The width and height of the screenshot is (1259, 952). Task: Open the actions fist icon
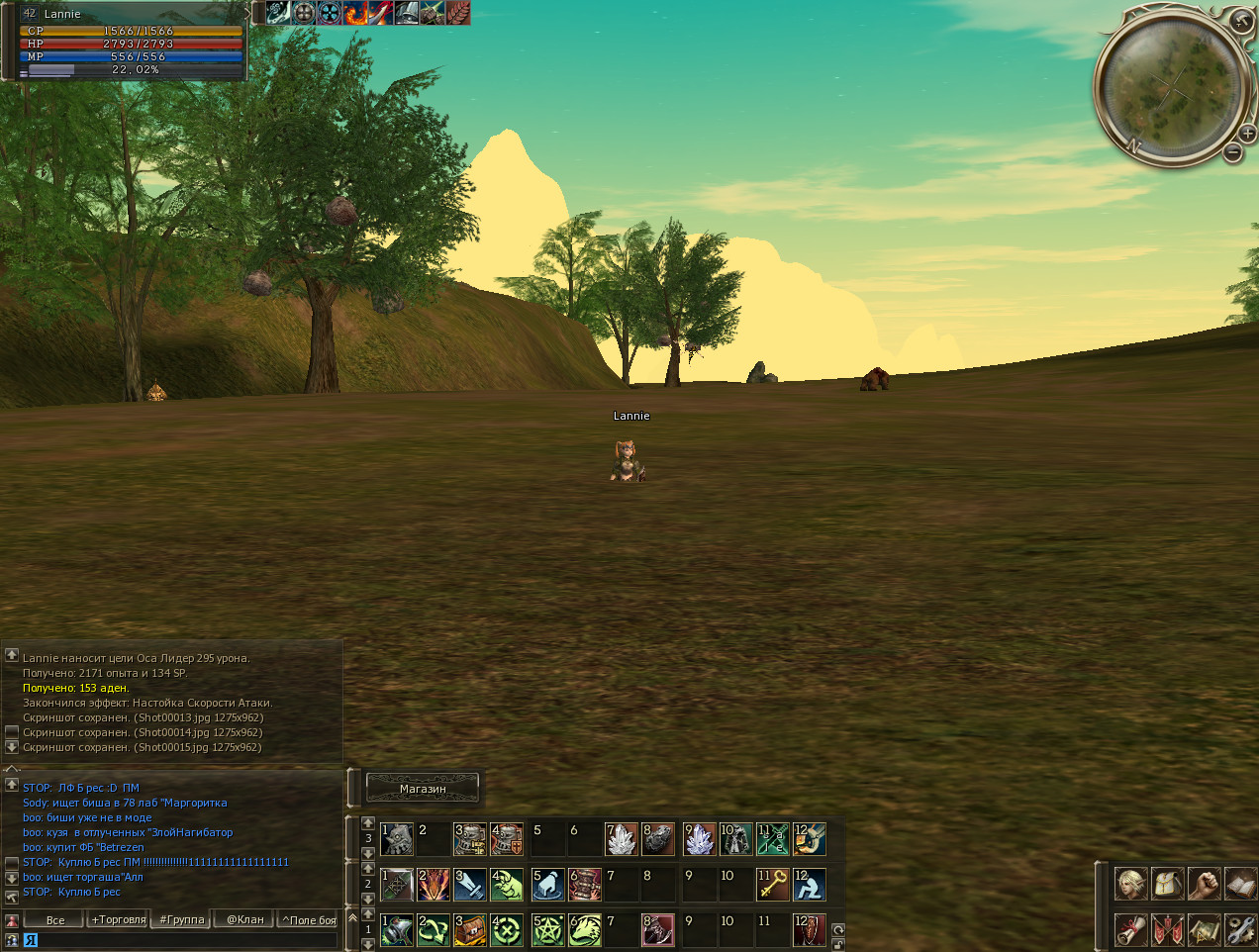click(x=1204, y=884)
